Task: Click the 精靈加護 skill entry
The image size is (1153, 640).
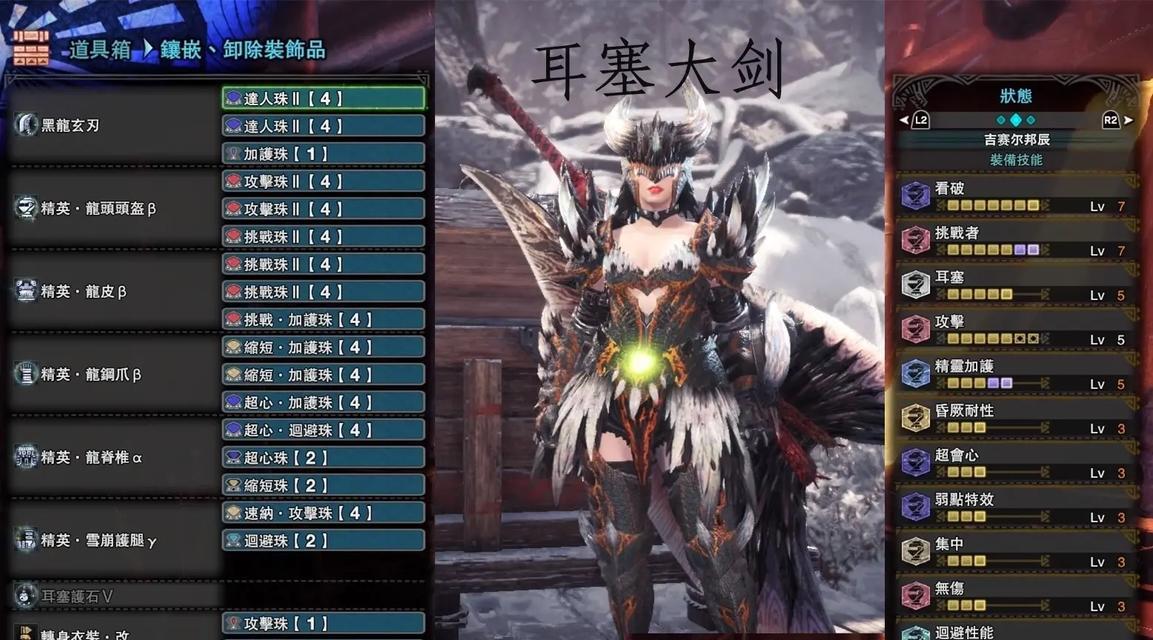Action: click(1016, 374)
